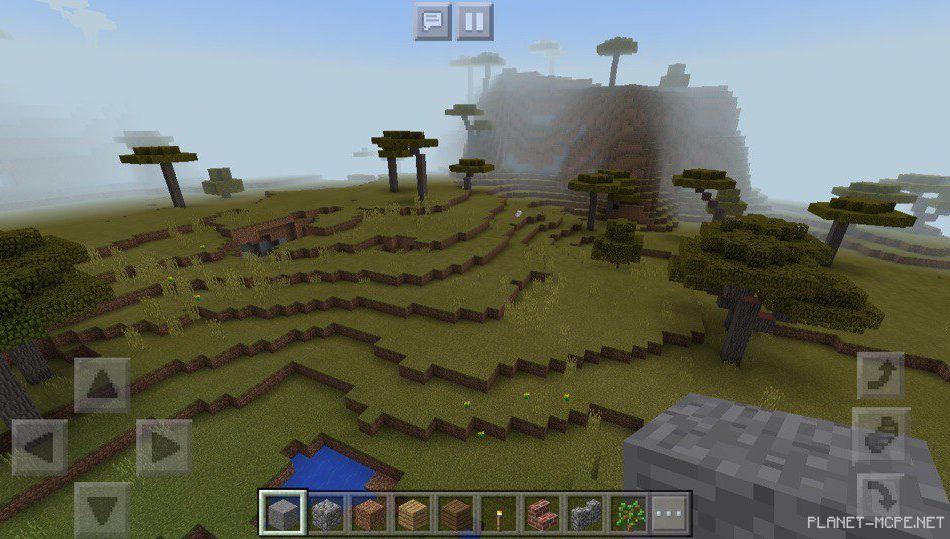Choose the light oak planks slot
This screenshot has width=950, height=539.
click(x=413, y=514)
